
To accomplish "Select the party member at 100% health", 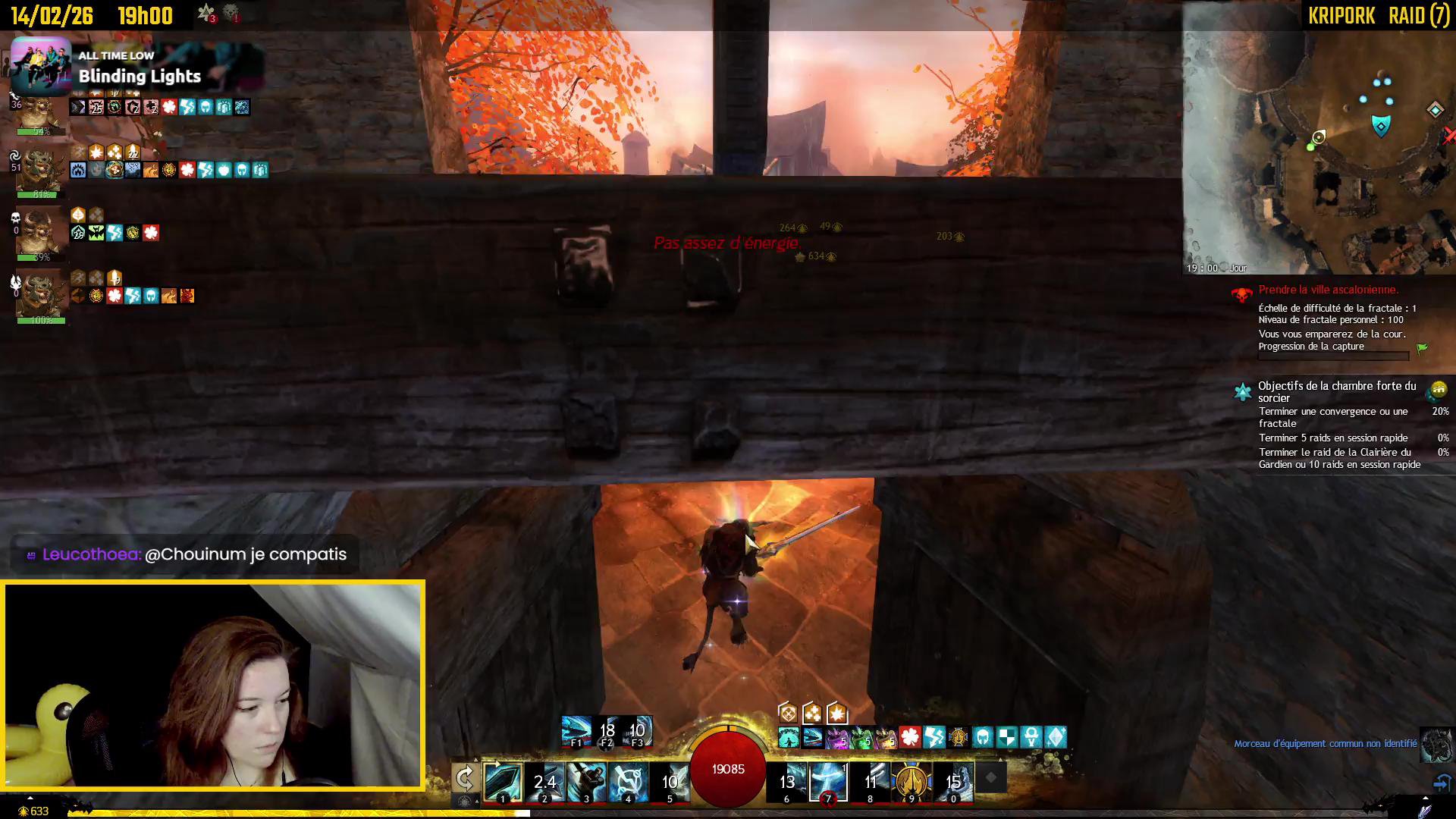I will pos(40,296).
